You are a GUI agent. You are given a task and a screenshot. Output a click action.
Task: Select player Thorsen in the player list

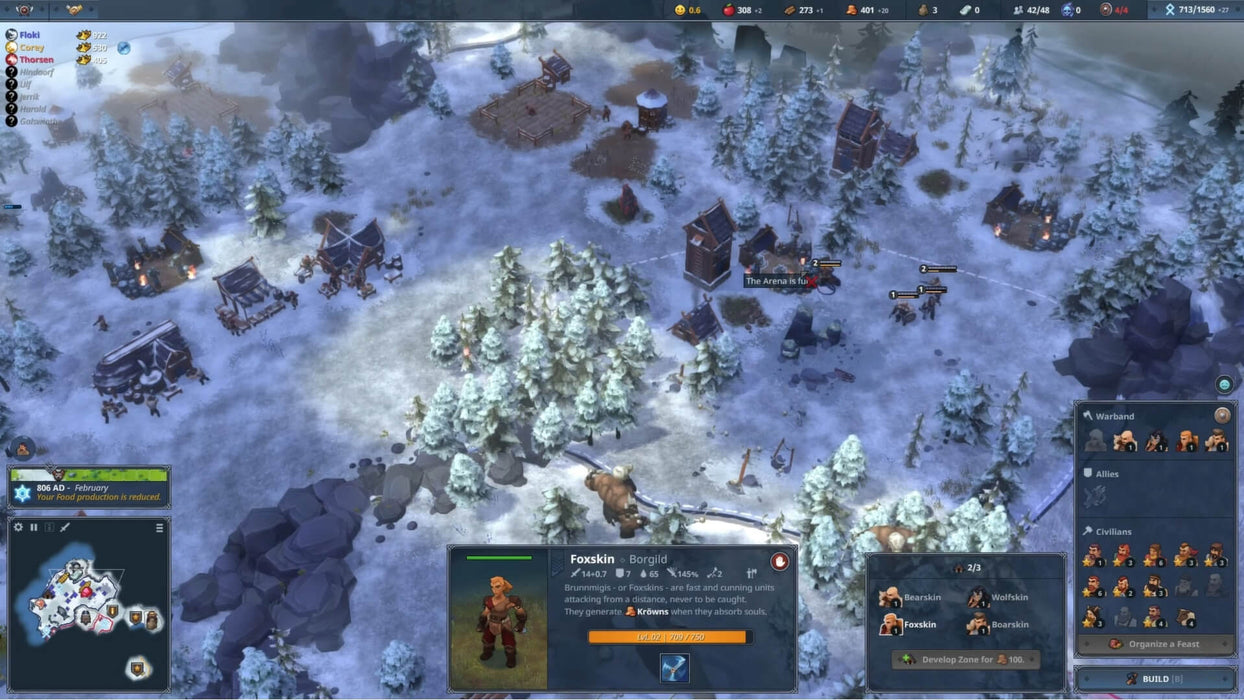(35, 60)
